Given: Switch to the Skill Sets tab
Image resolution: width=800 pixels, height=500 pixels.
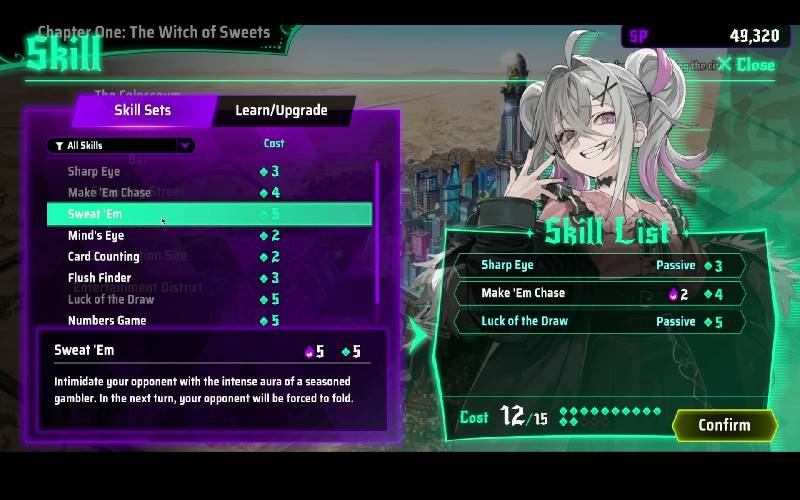Looking at the screenshot, I should [142, 110].
